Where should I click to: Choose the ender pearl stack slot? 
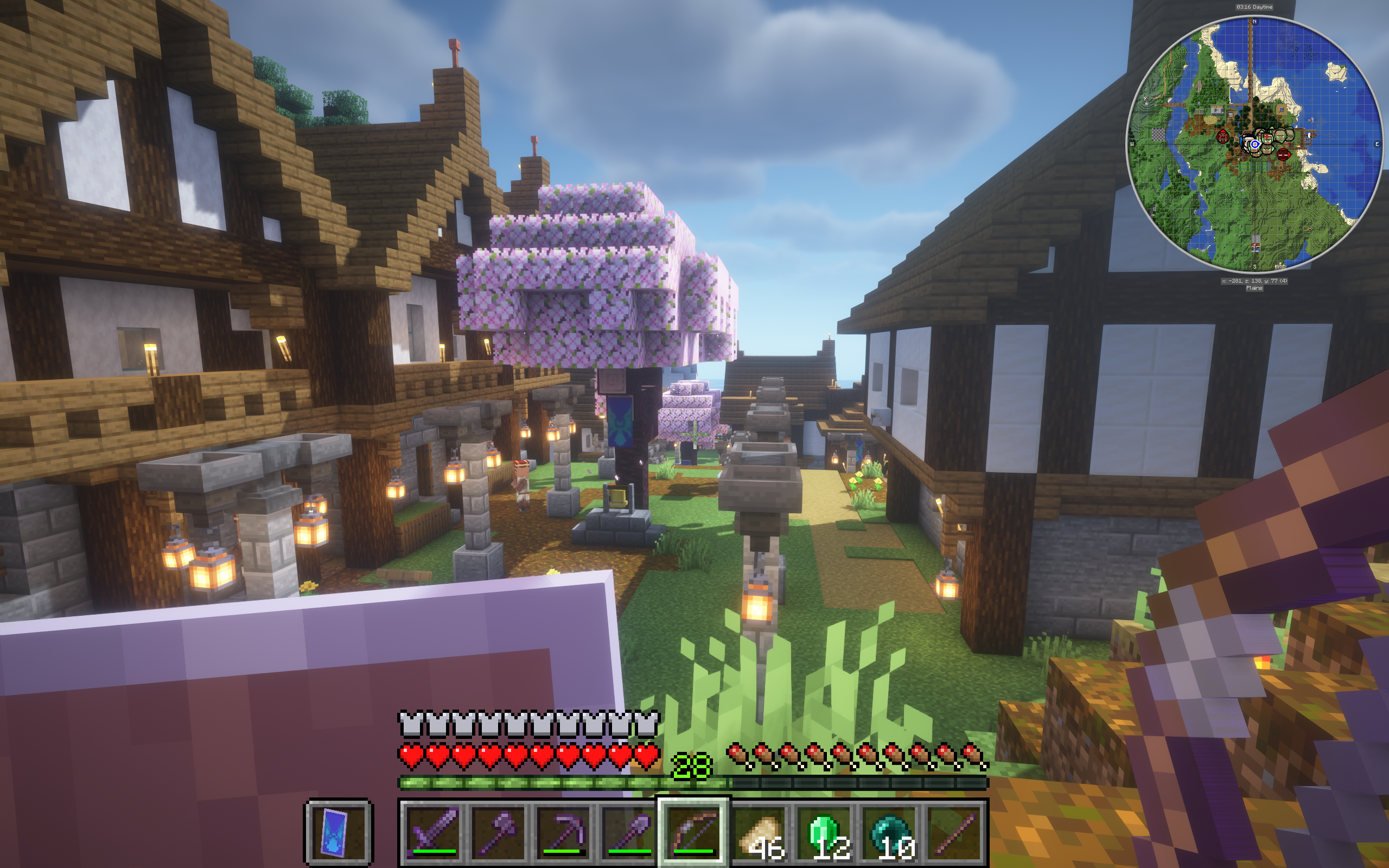(889, 831)
